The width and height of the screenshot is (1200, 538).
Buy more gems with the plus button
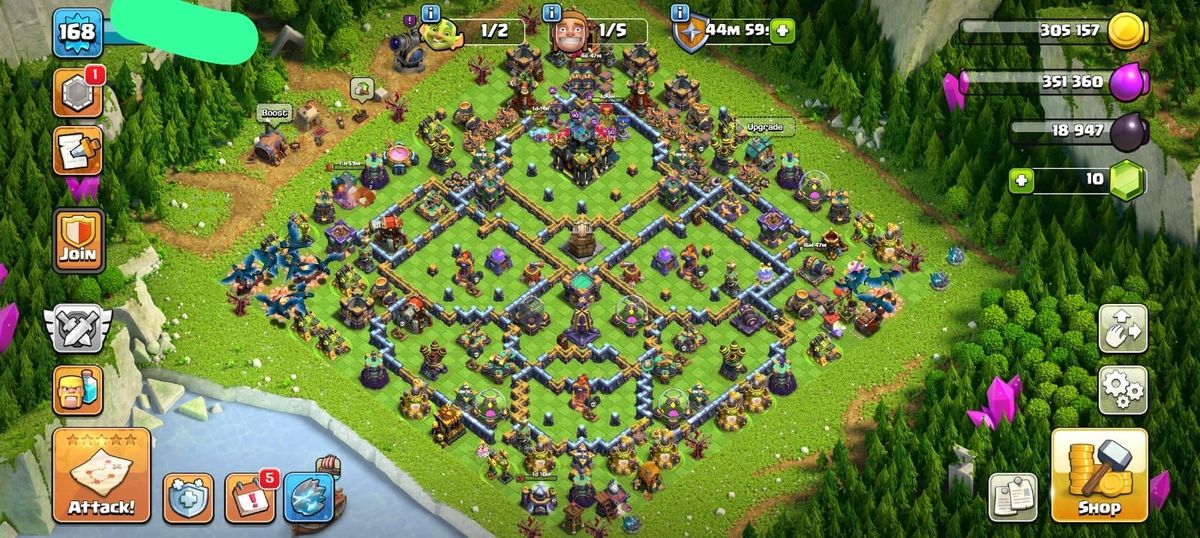point(1021,180)
